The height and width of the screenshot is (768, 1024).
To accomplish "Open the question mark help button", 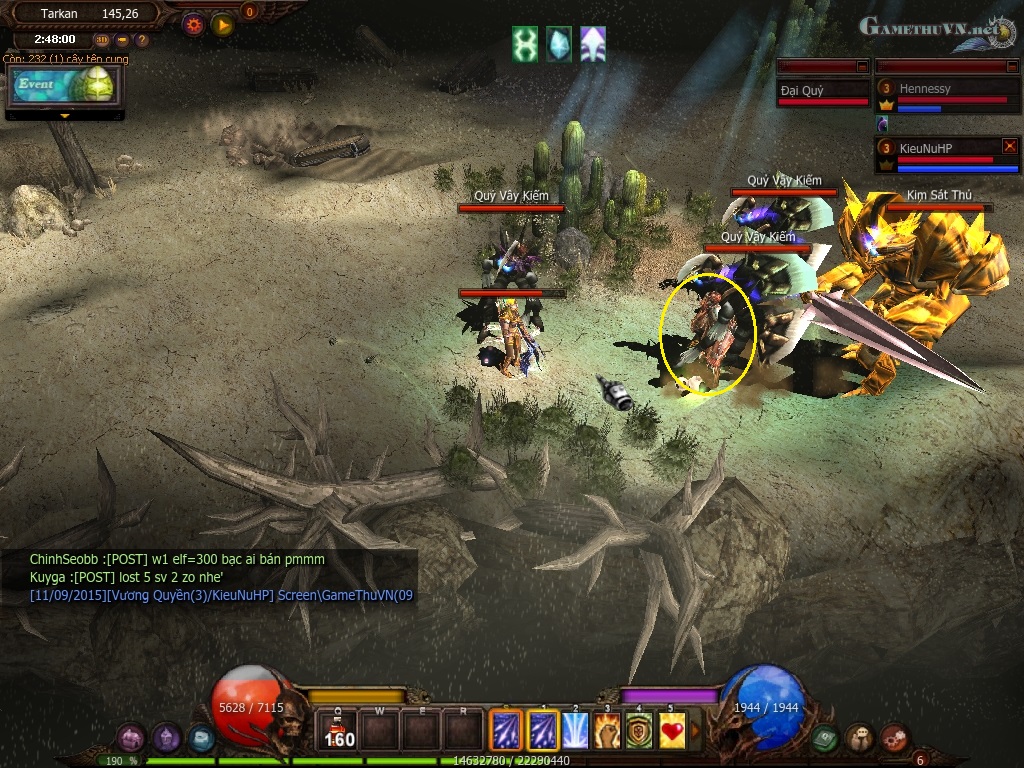I will tap(142, 41).
